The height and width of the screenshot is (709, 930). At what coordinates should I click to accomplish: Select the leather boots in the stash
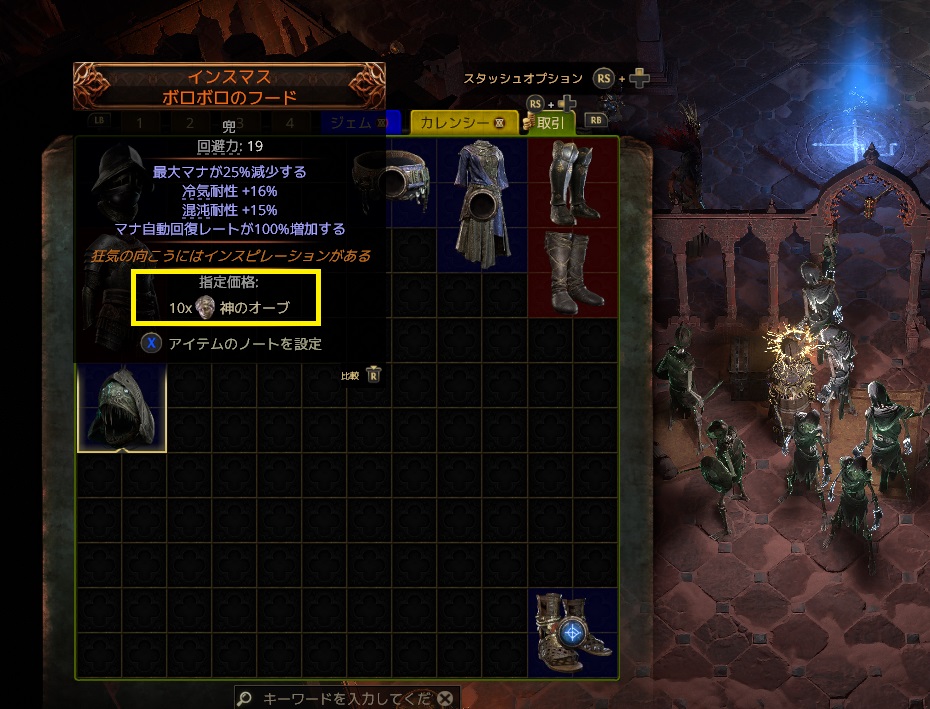[572, 271]
